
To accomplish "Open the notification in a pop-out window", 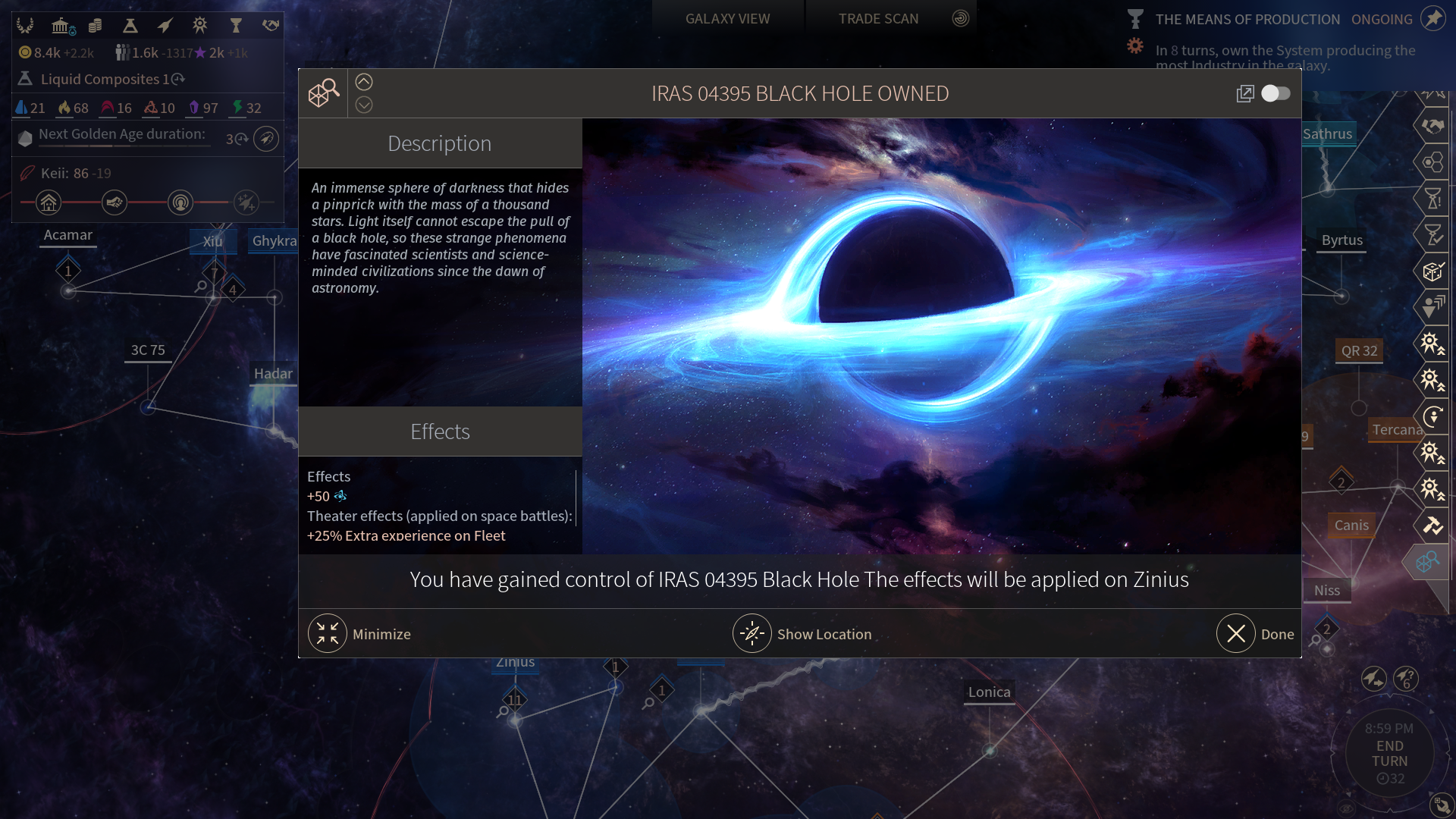I will point(1244,93).
